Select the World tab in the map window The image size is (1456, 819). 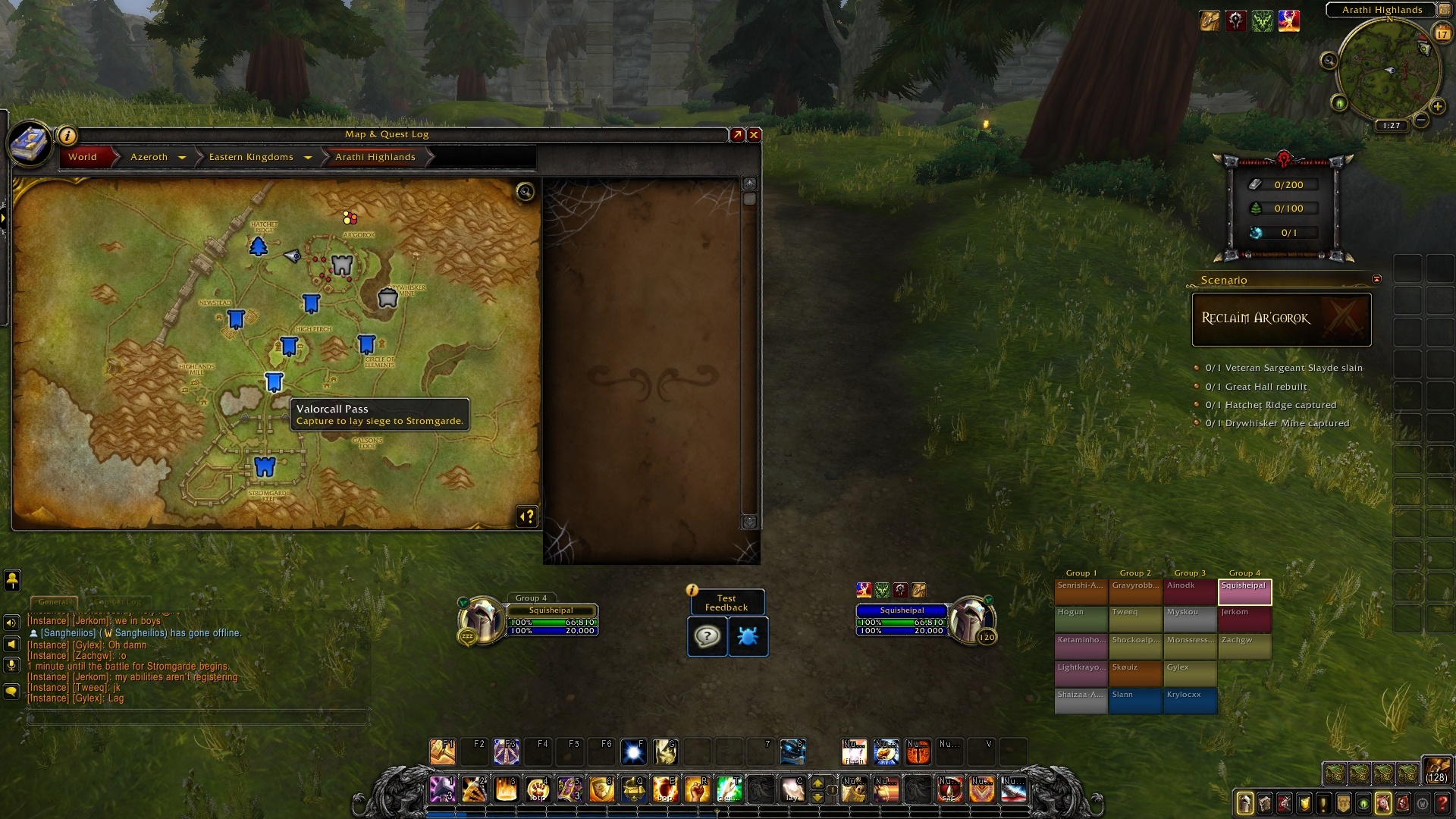click(x=82, y=157)
